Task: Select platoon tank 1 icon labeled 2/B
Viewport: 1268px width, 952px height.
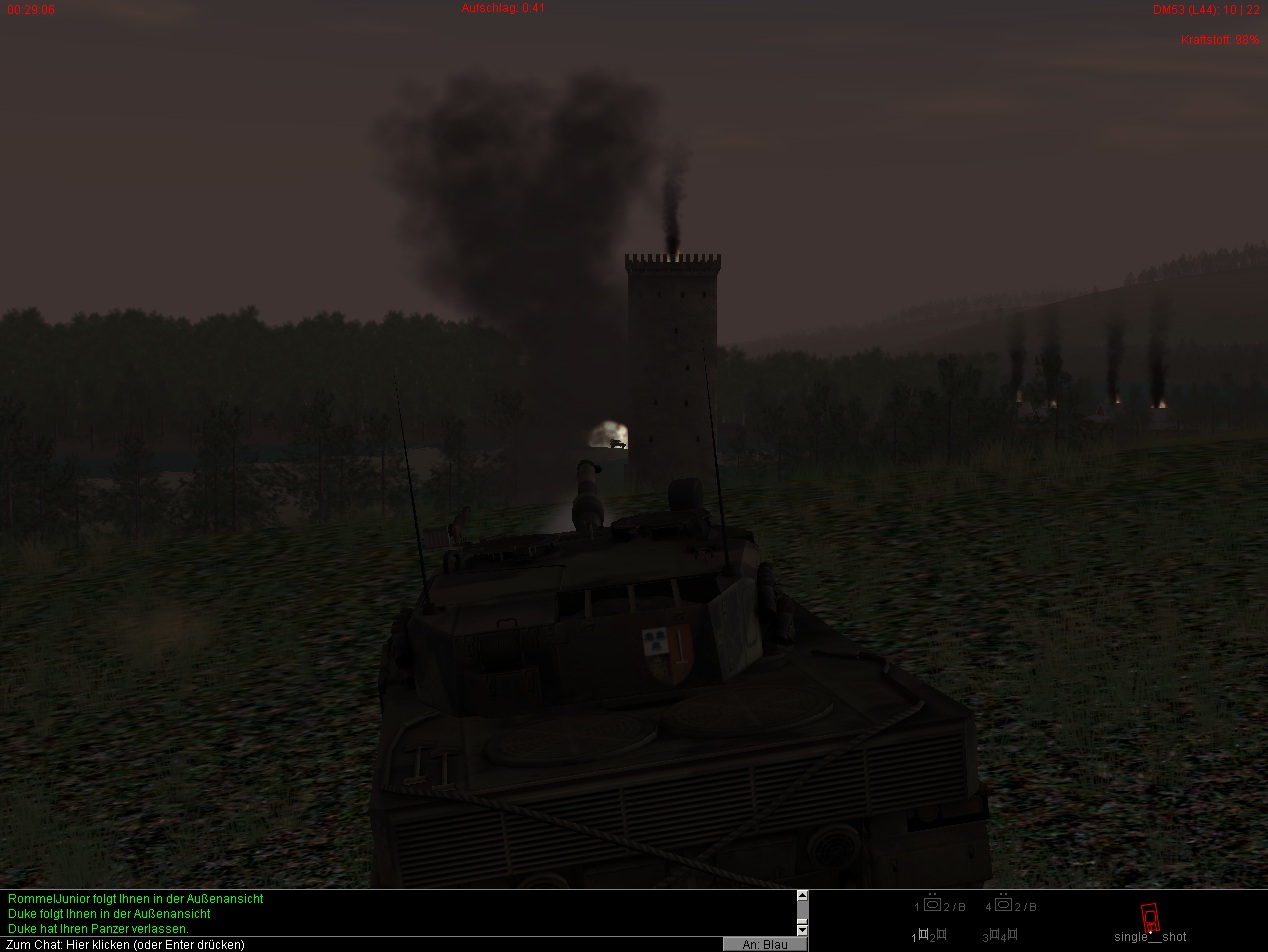Action: (x=932, y=905)
